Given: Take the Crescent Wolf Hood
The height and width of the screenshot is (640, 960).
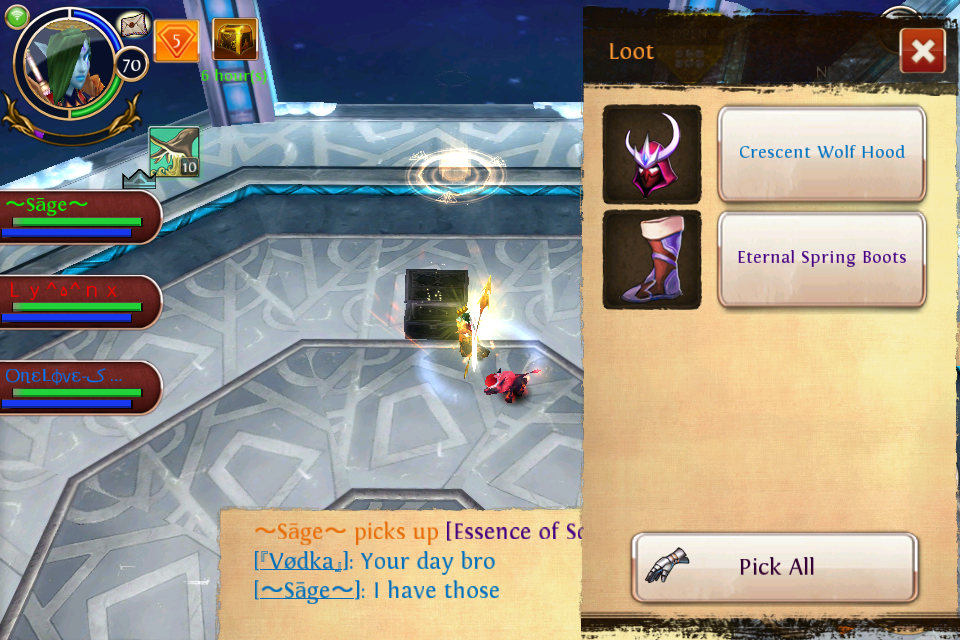Looking at the screenshot, I should click(x=821, y=153).
